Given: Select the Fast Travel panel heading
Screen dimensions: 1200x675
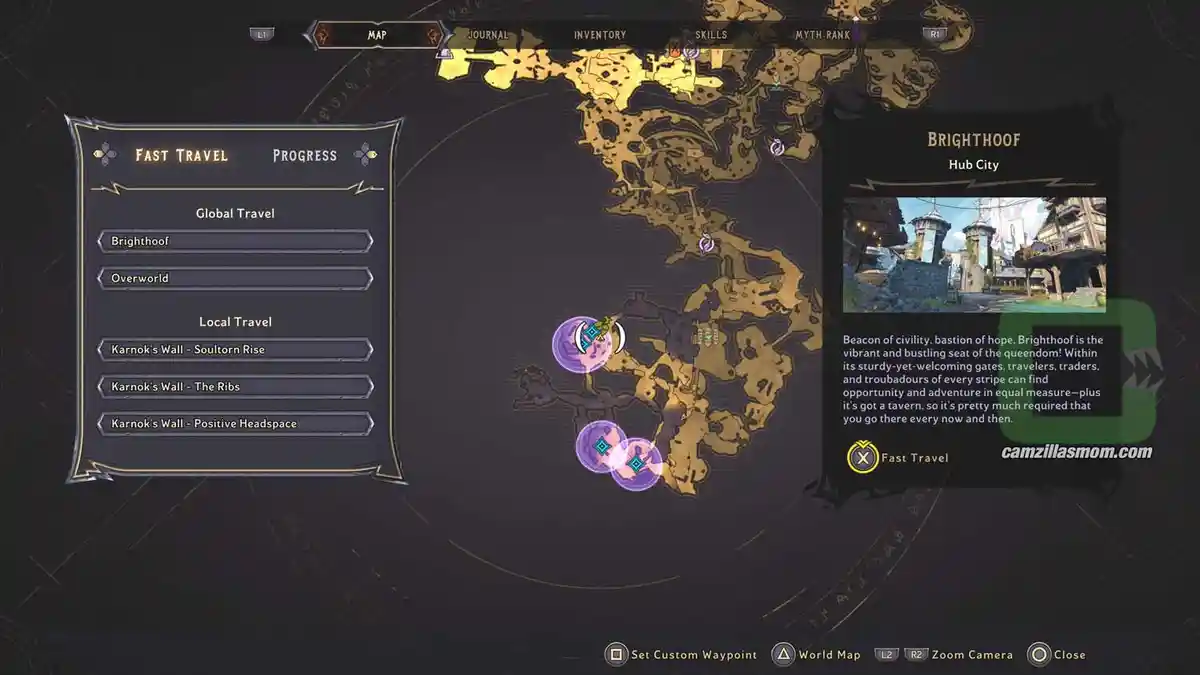Looking at the screenshot, I should tap(182, 155).
